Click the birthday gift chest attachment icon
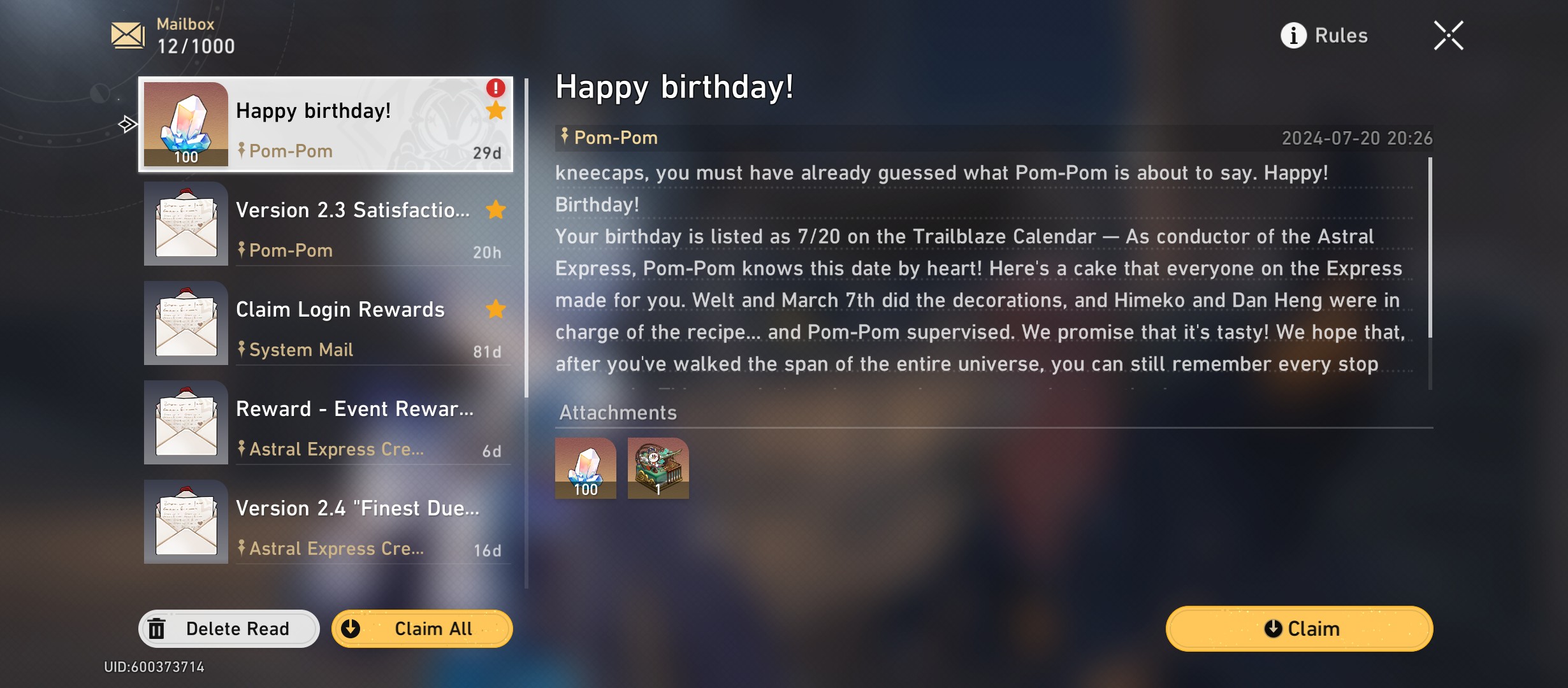 (x=658, y=469)
